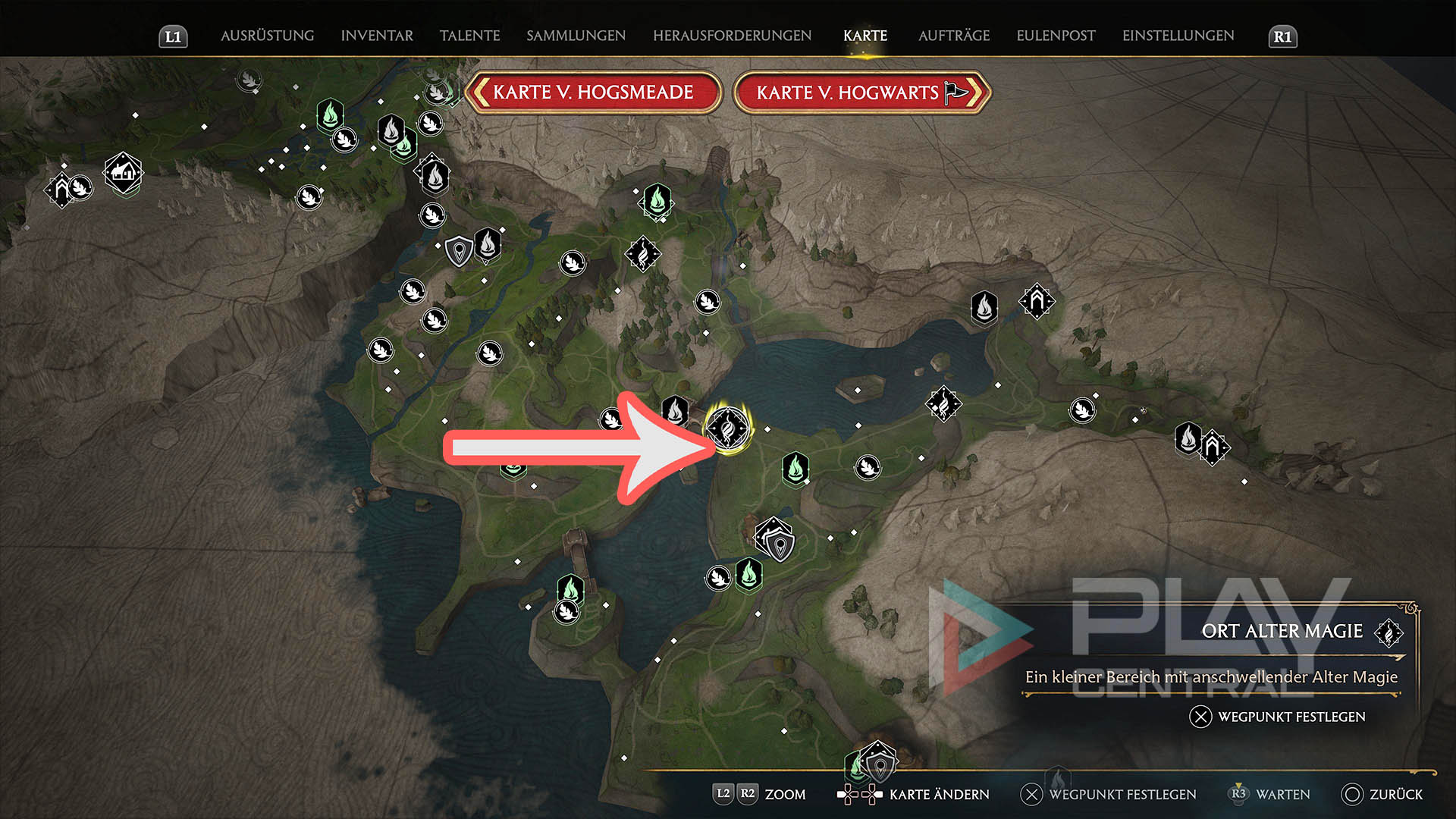This screenshot has width=1456, height=819.
Task: Switch to Karte v. Hogsmeade
Action: pos(592,93)
